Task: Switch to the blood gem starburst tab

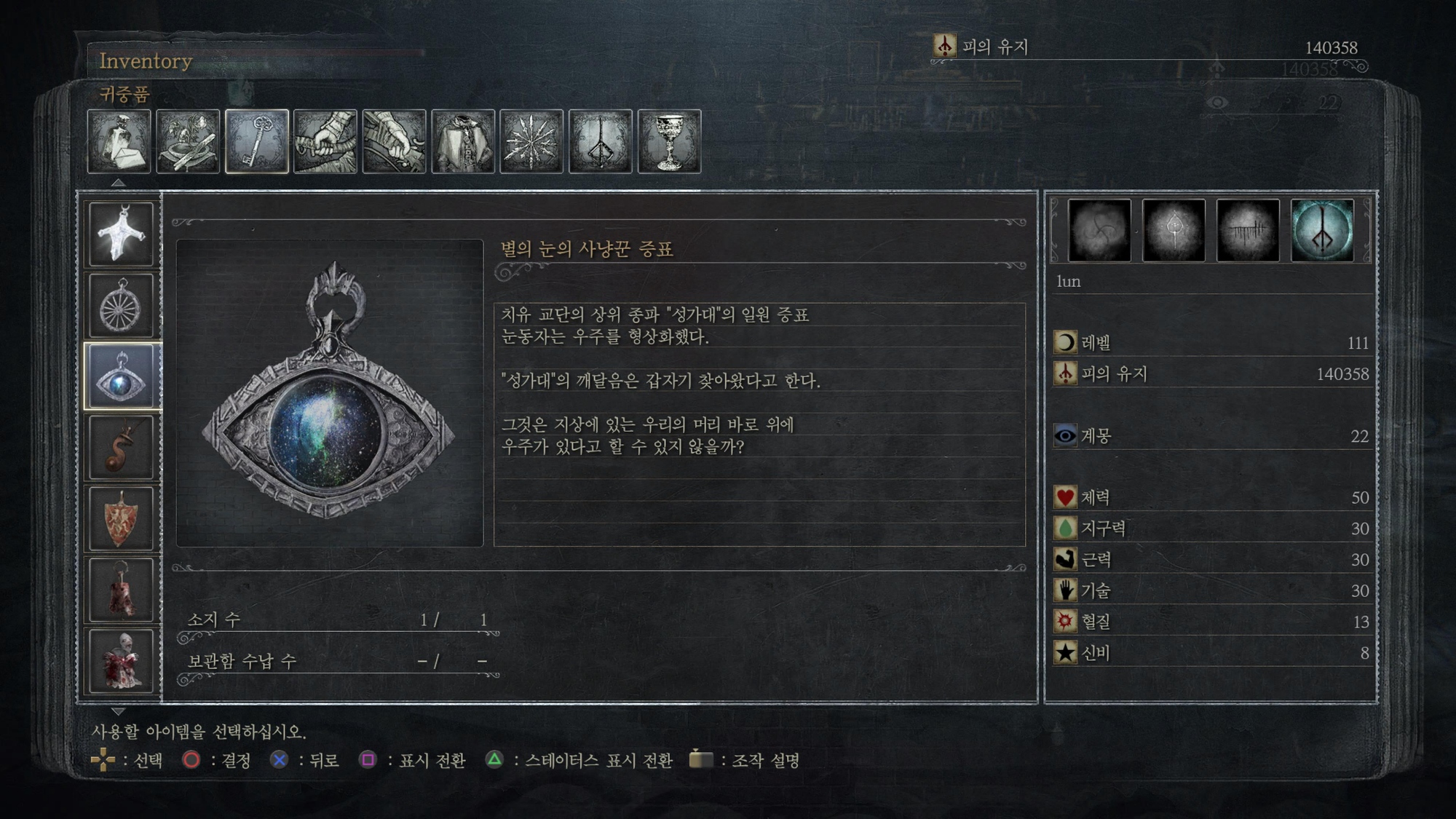Action: click(x=531, y=141)
